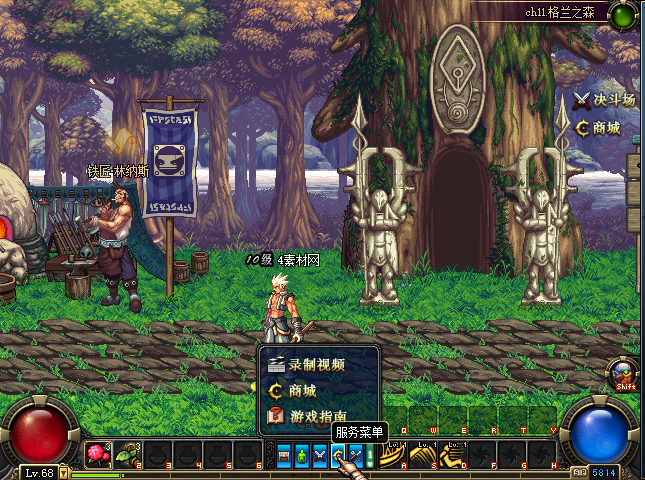The height and width of the screenshot is (480, 645).
Task: Click the green orb beside the channel name
Action: pos(623,15)
